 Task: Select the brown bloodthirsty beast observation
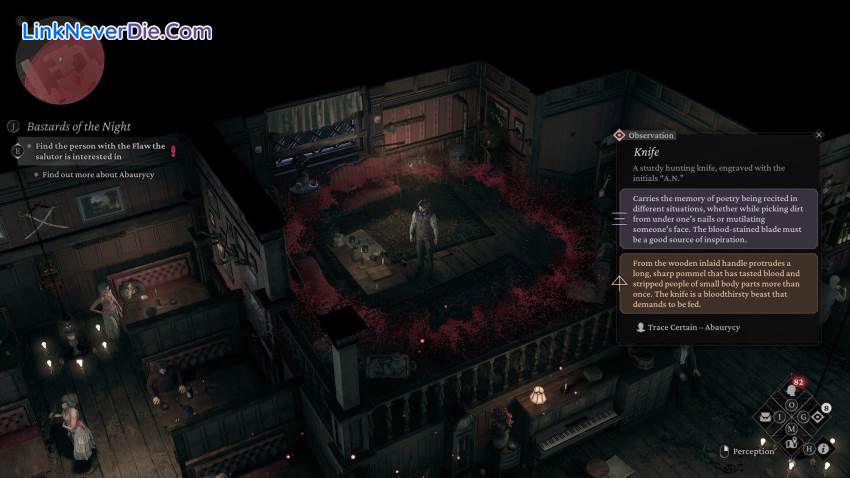pos(718,283)
